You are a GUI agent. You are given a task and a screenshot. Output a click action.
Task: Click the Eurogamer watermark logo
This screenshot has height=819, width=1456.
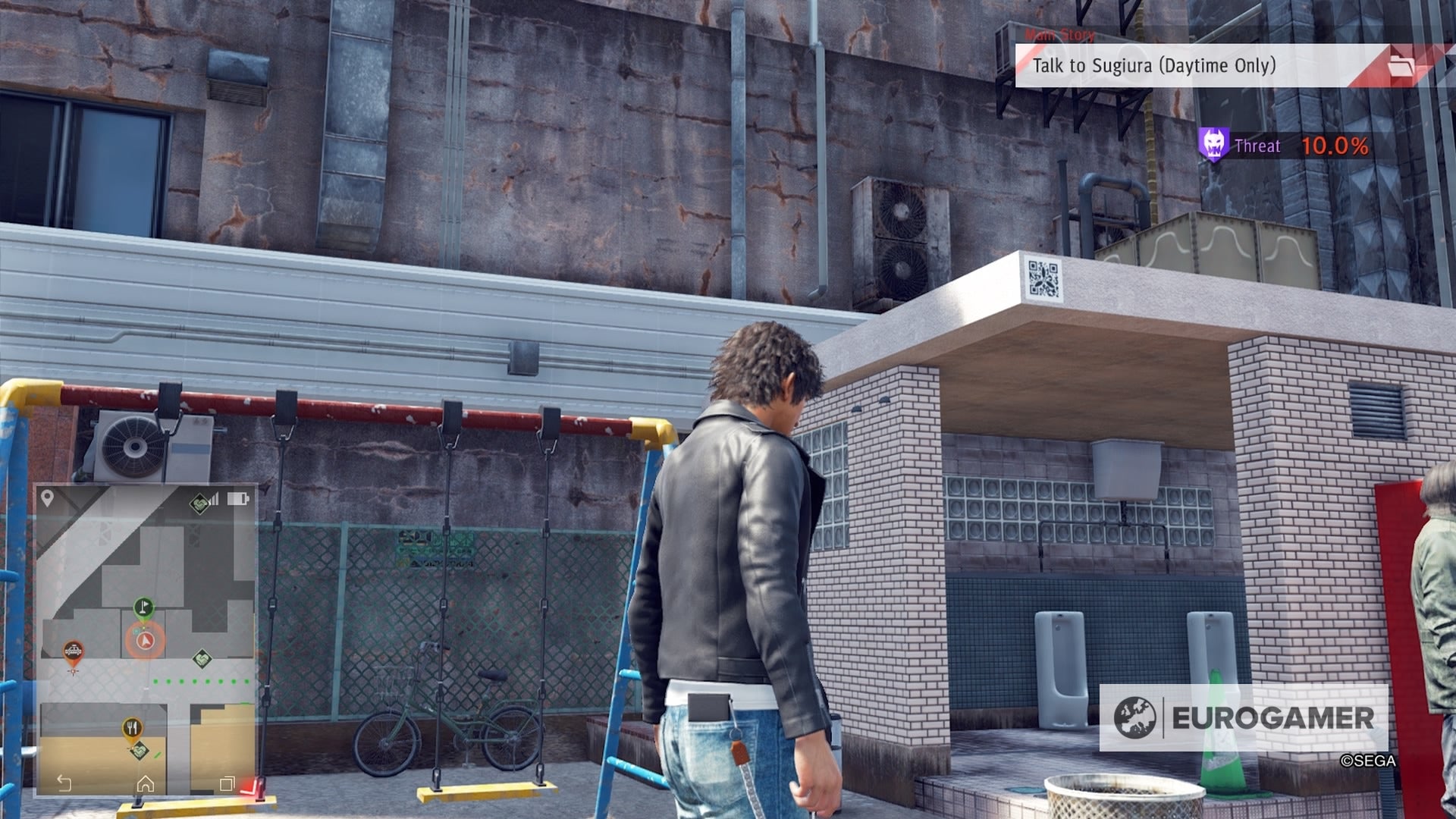(x=1244, y=717)
